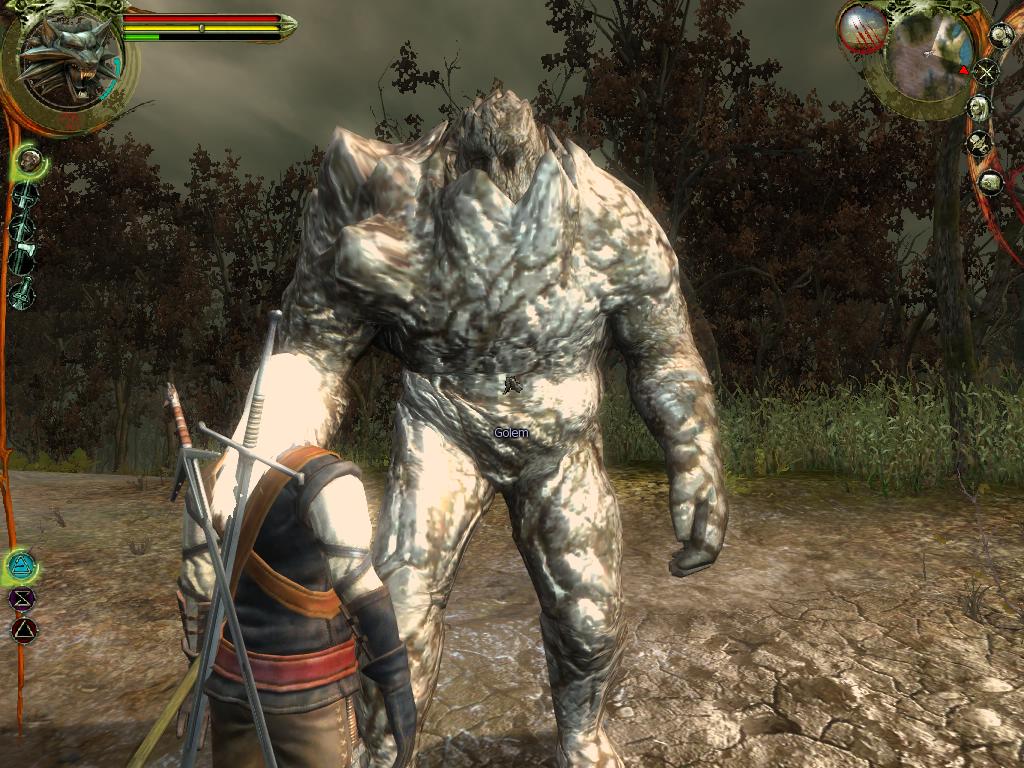Image resolution: width=1024 pixels, height=768 pixels.
Task: Open the white-haired face character icon
Action: 979,107
